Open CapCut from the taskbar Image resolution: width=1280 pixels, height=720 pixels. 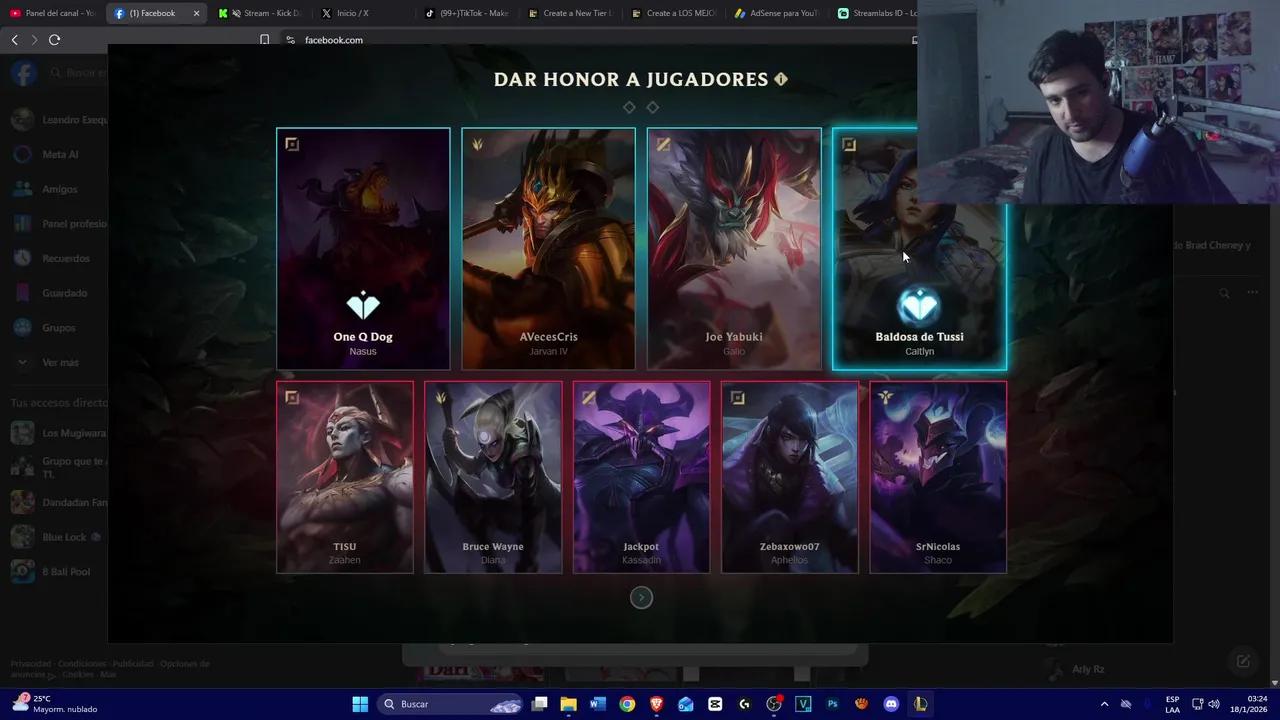[715, 703]
